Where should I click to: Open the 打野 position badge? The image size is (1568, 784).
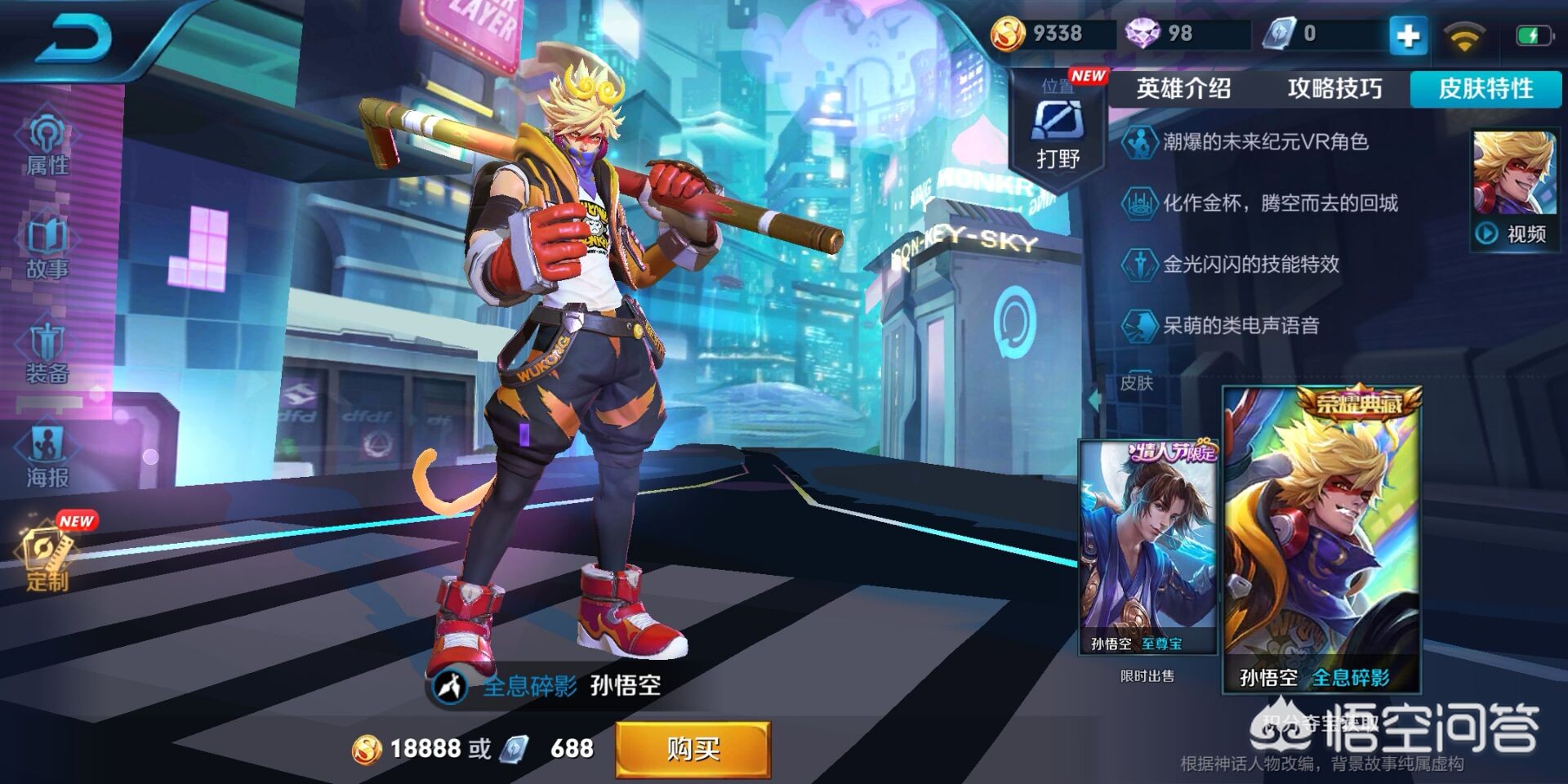pos(1058,135)
